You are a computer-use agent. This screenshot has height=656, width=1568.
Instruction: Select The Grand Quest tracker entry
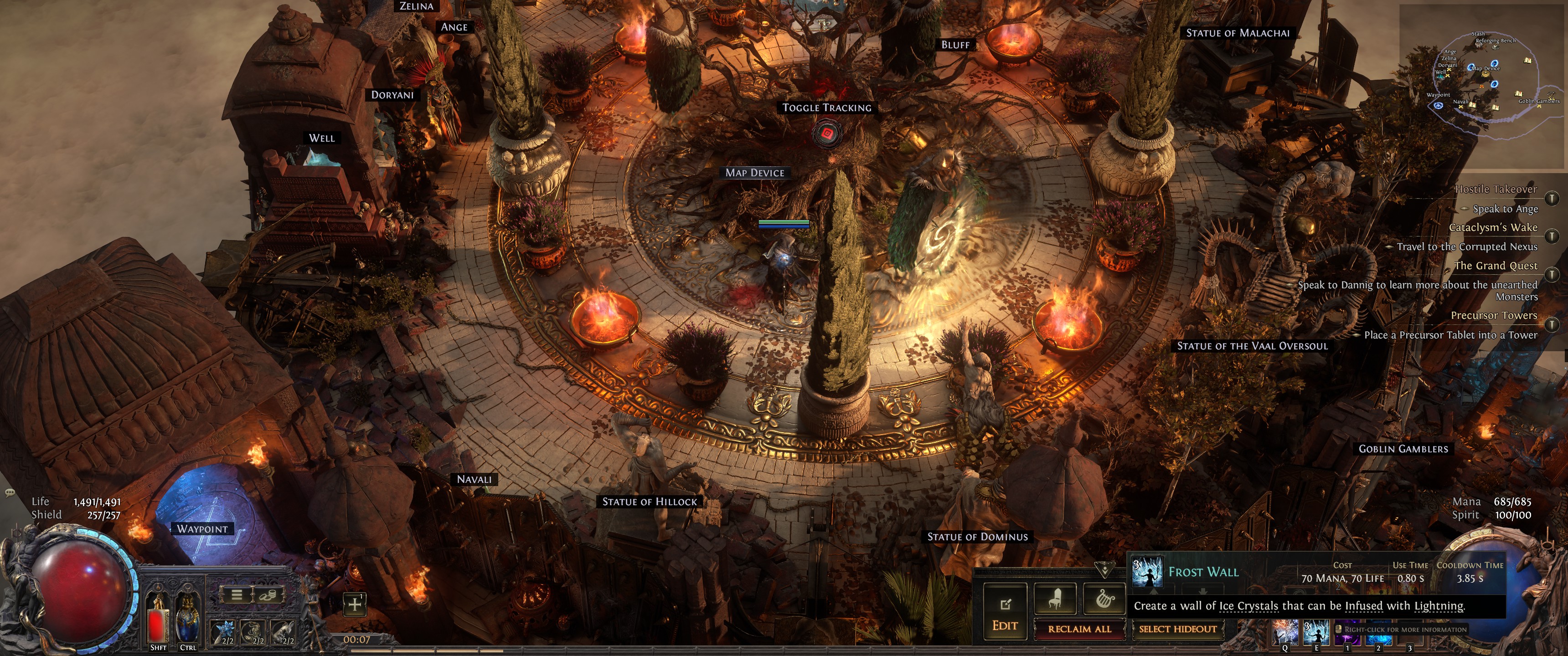tap(1496, 266)
